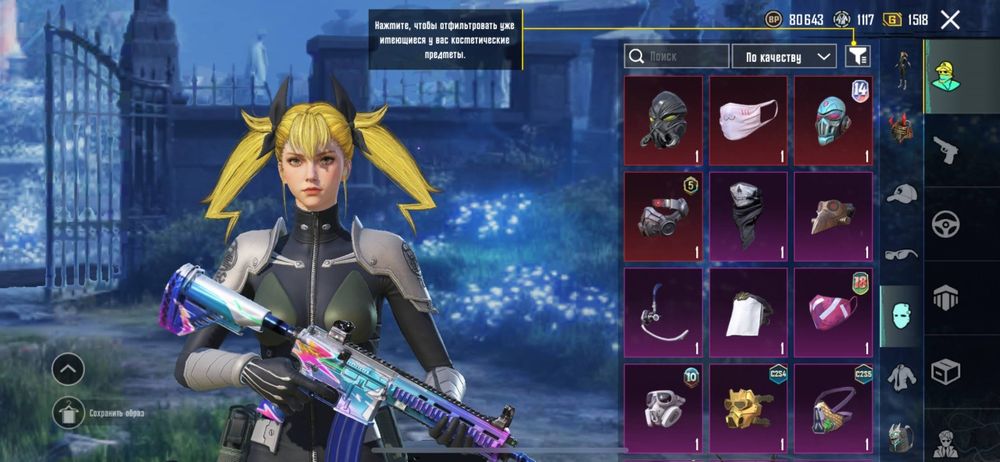Click the search field labeled Поиск
Viewport: 1000px width, 462px height.
[x=676, y=56]
